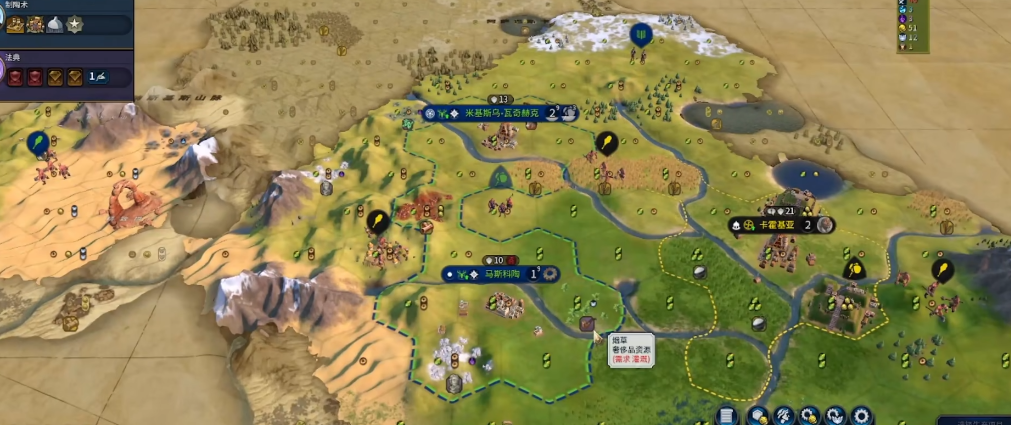This screenshot has height=425, width=1011.
Task: Click the circular-arrows icon in bottom toolbar
Action: [x=835, y=414]
